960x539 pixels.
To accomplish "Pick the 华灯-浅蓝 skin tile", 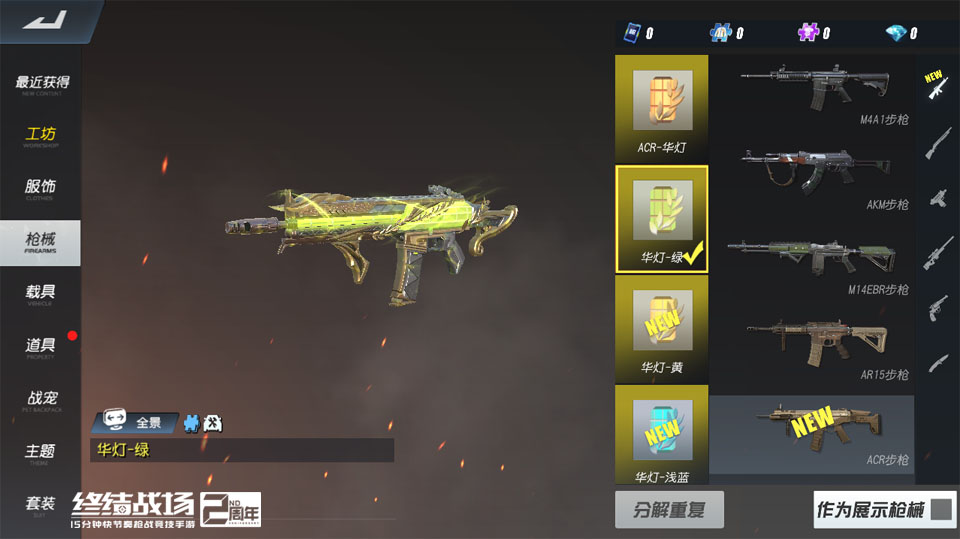I will coord(662,437).
